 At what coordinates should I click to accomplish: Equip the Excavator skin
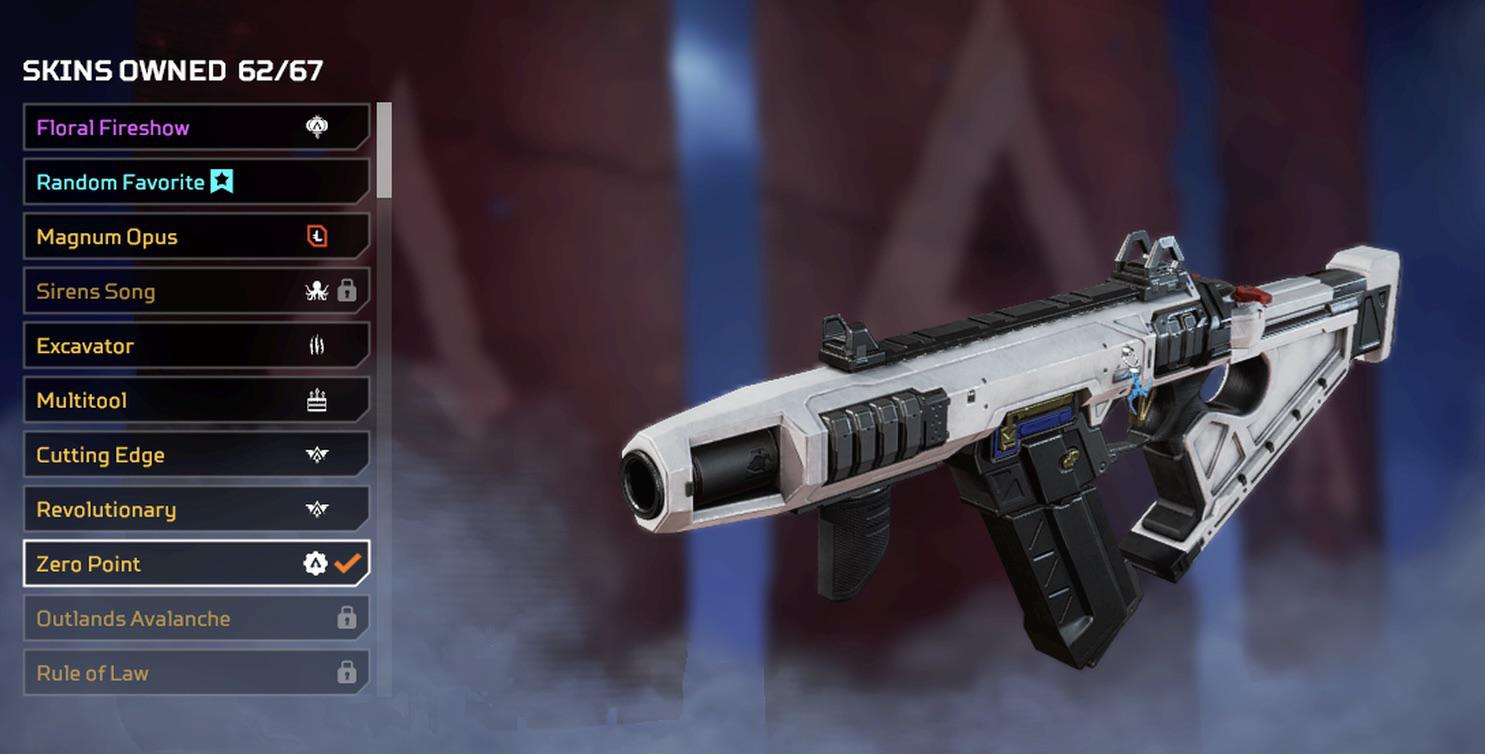point(150,345)
